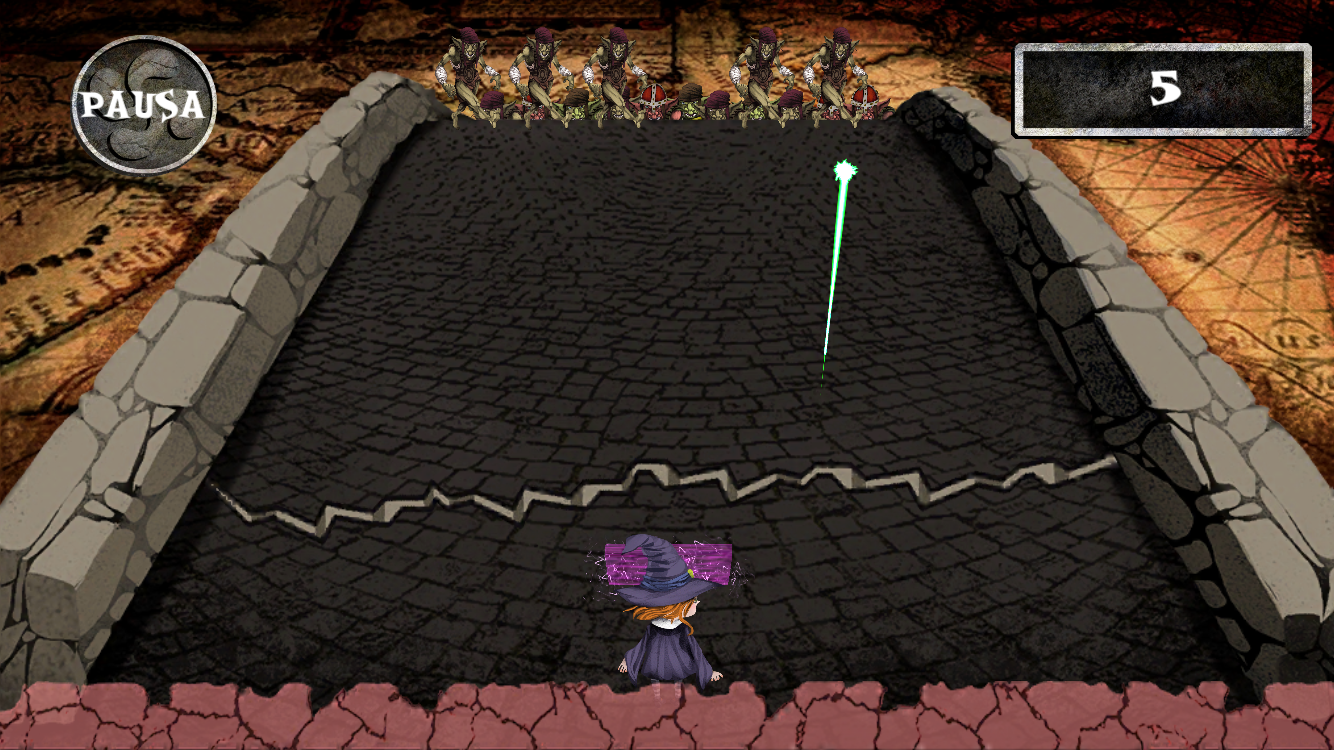Pause the game with the PAUSA button
The image size is (1334, 750).
pyautogui.click(x=145, y=105)
